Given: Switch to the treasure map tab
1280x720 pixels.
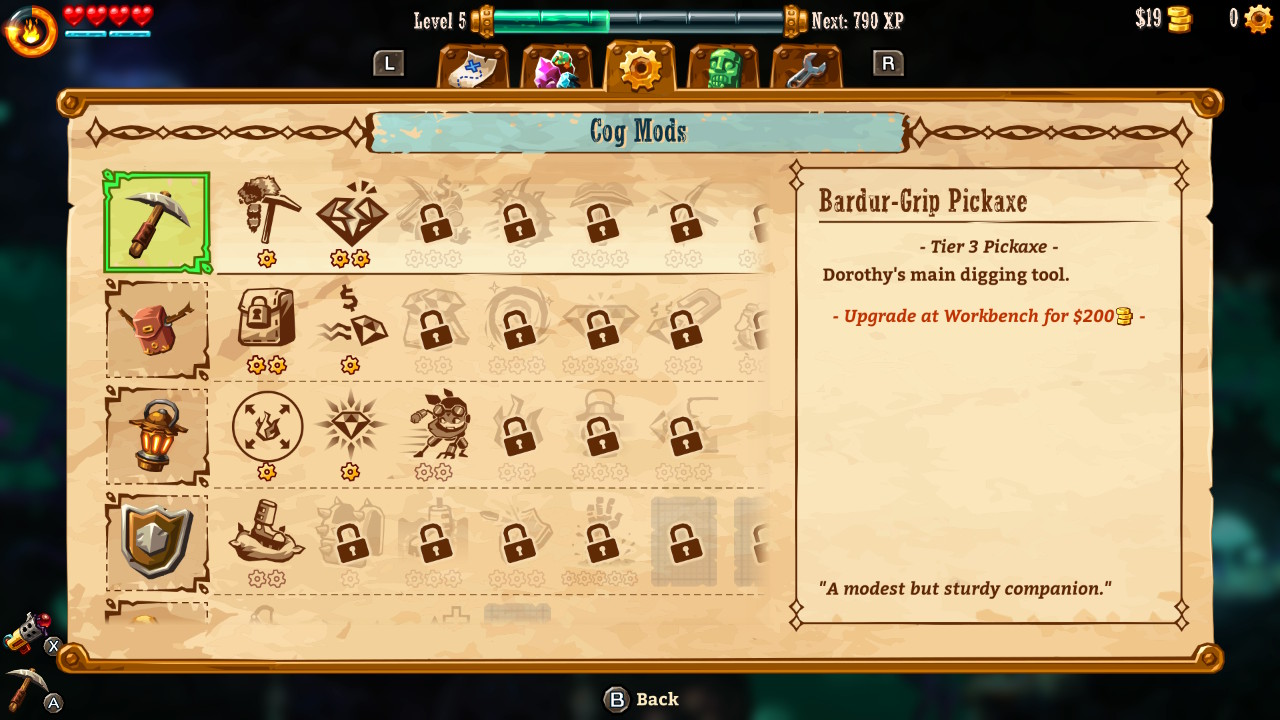Looking at the screenshot, I should 473,65.
